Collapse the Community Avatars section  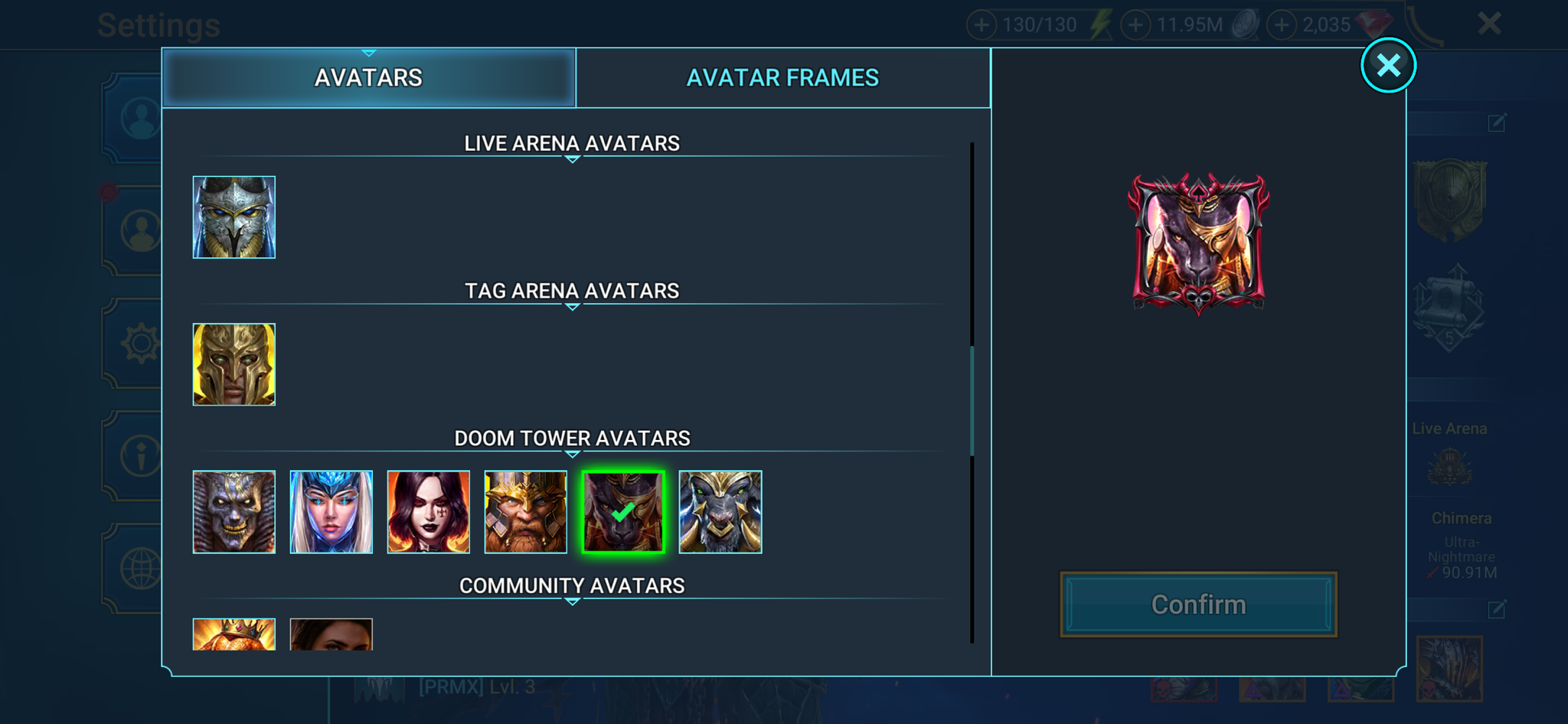pos(572,601)
